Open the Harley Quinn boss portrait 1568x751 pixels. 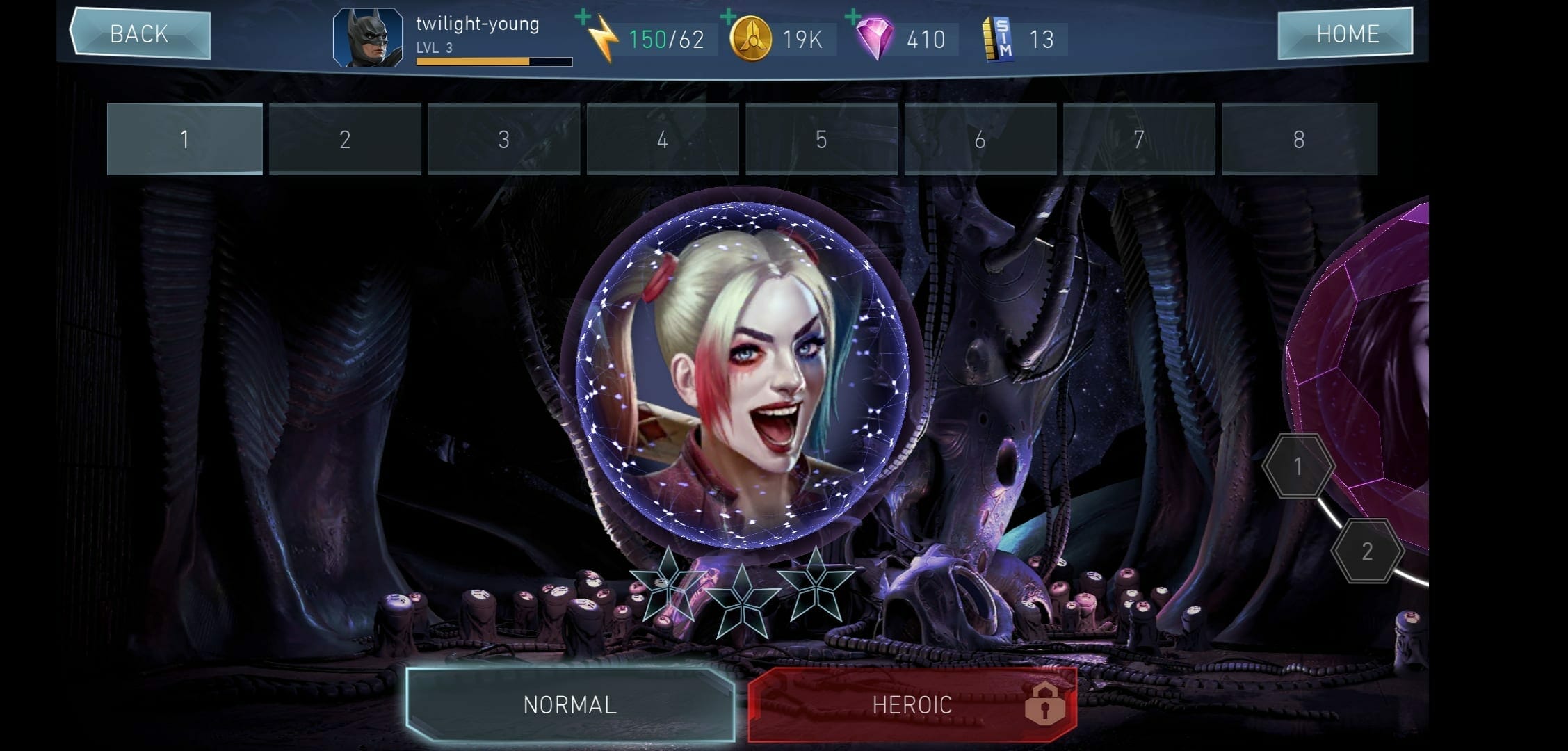pos(743,369)
